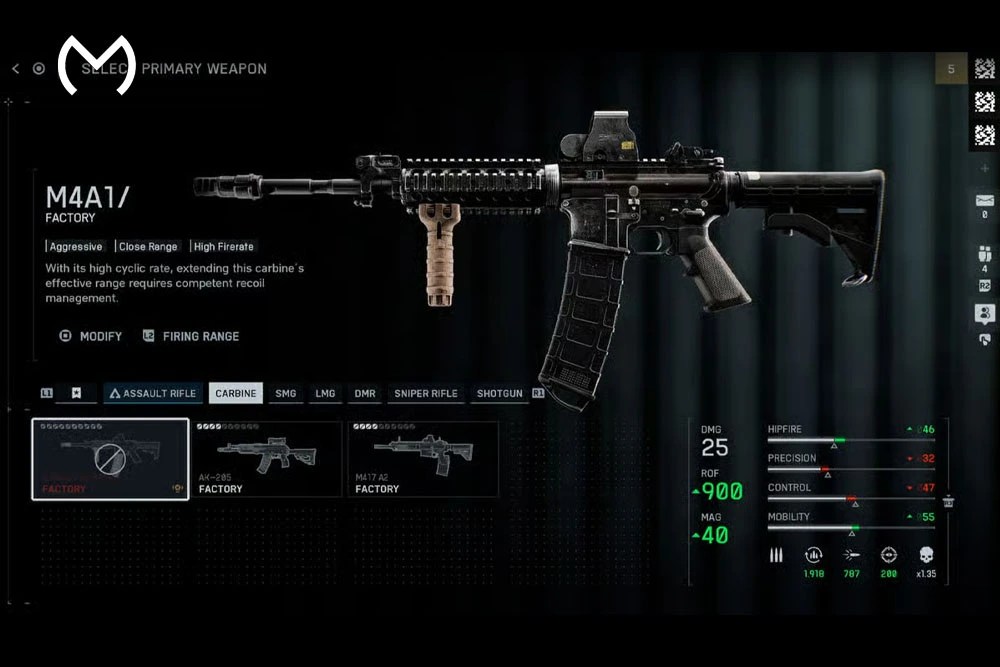The width and height of the screenshot is (1000, 667).
Task: Select the AK-205 Factory weapon tile
Action: pos(267,459)
